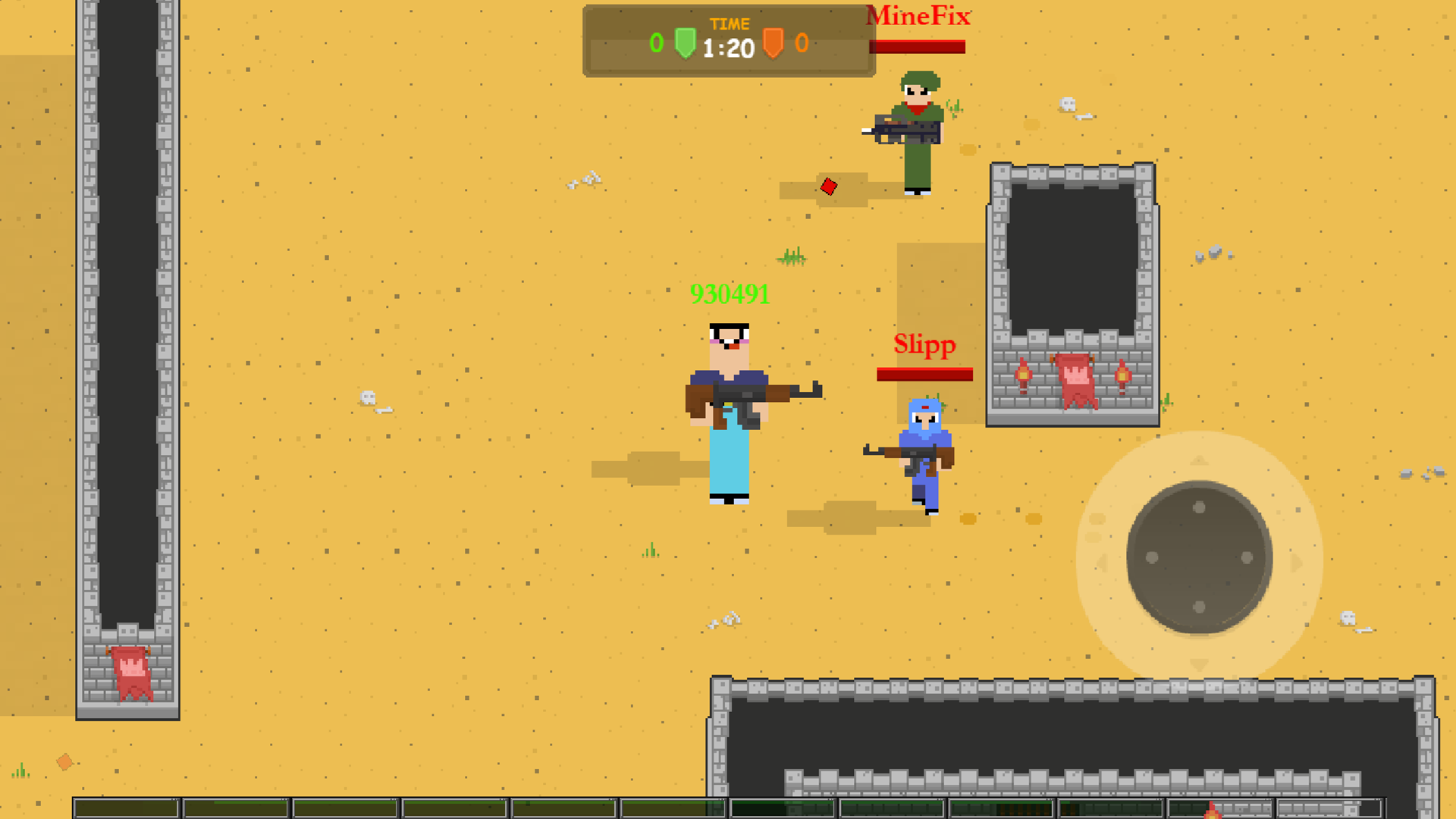The width and height of the screenshot is (1456, 819).
Task: Pick up the red crate item
Action: click(829, 187)
